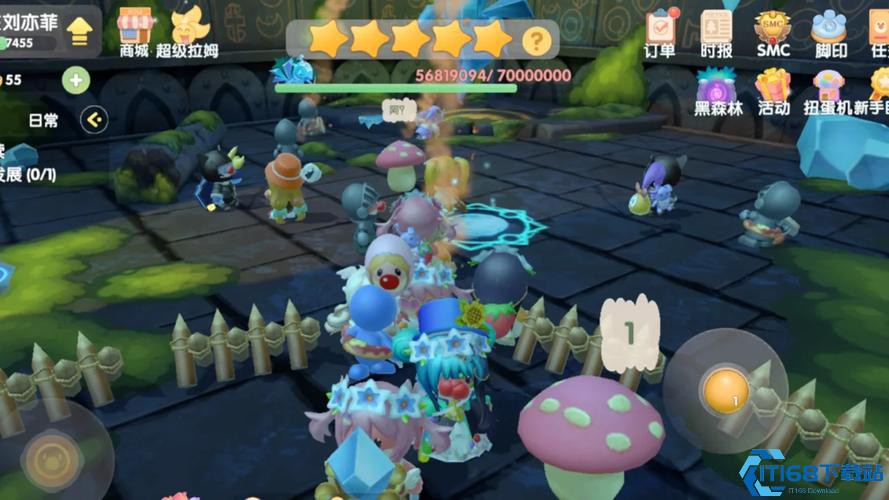Screen dimensions: 889x500
Task: Collapse the 日常 panel with the arrow
Action: point(95,120)
